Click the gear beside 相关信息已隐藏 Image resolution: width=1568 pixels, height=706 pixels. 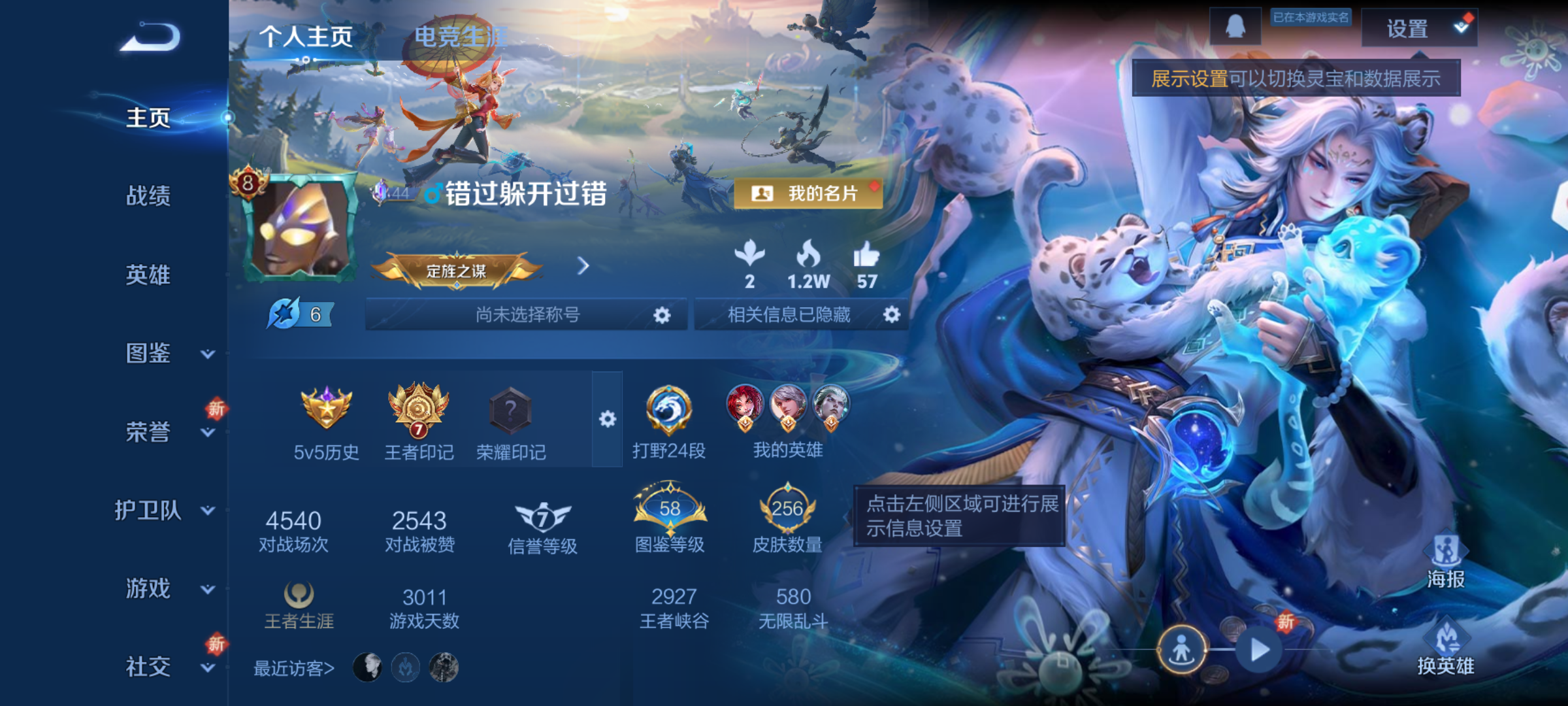coord(890,314)
